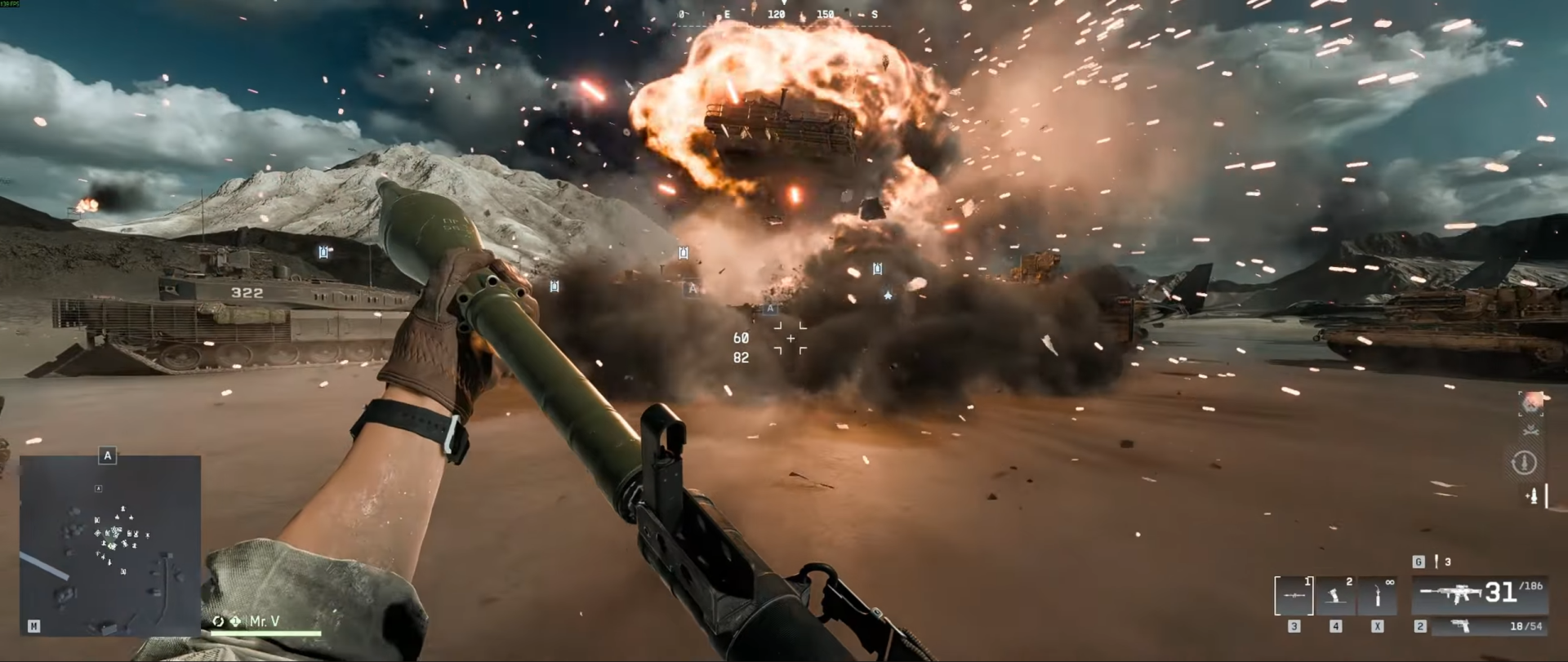Click the circular rocket reload icon
Screen dimensions: 1568x662
point(1523,463)
